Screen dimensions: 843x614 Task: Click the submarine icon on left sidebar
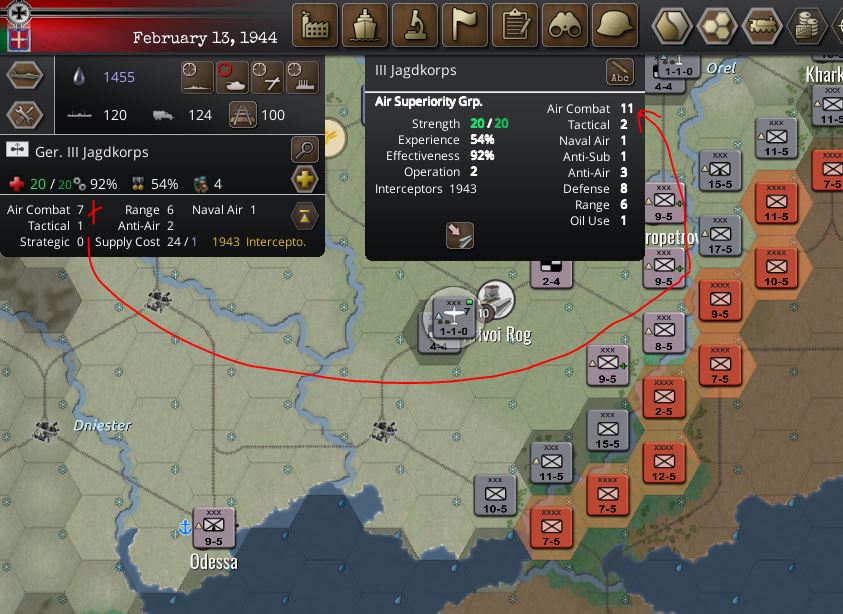tap(24, 76)
